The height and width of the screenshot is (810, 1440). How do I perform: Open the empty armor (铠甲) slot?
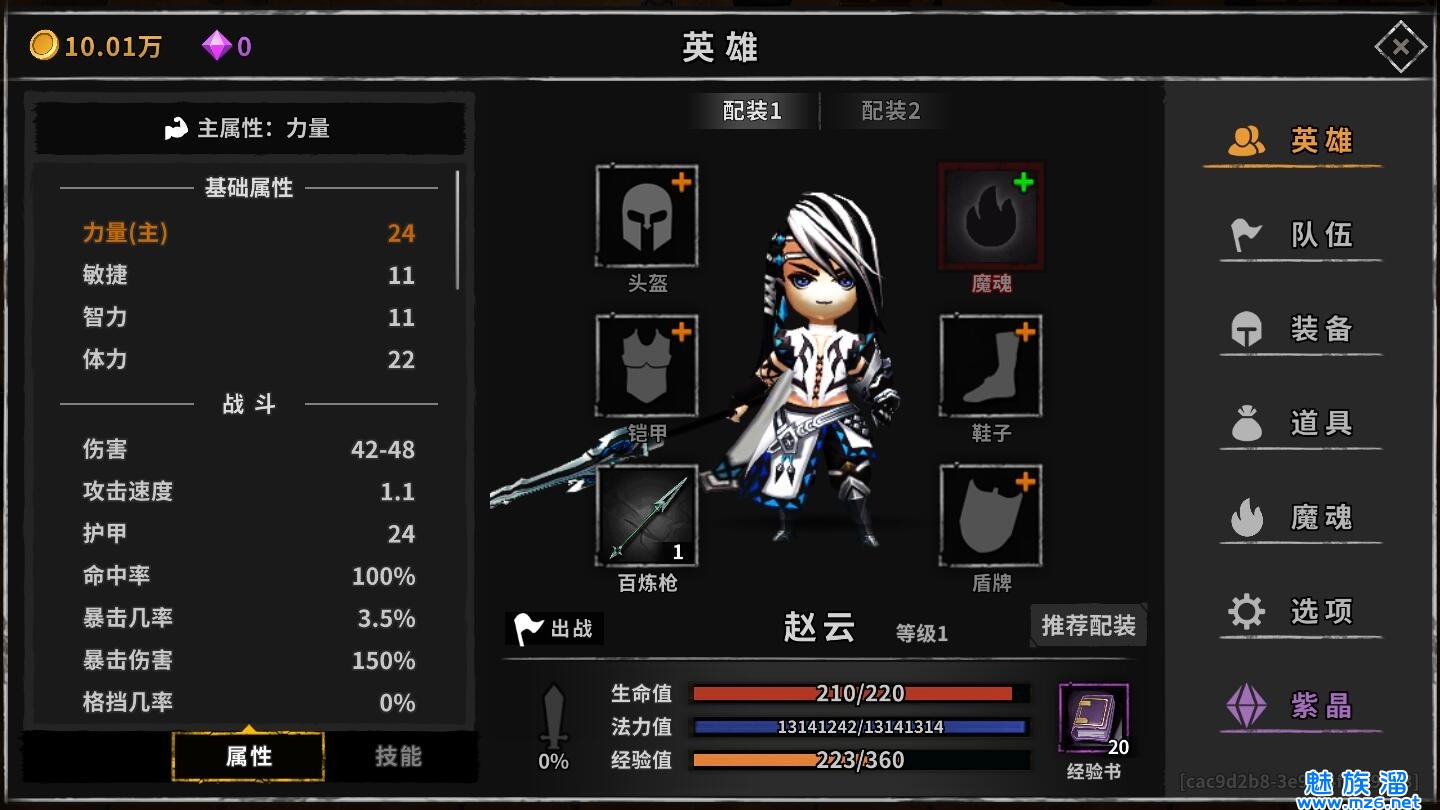click(647, 367)
